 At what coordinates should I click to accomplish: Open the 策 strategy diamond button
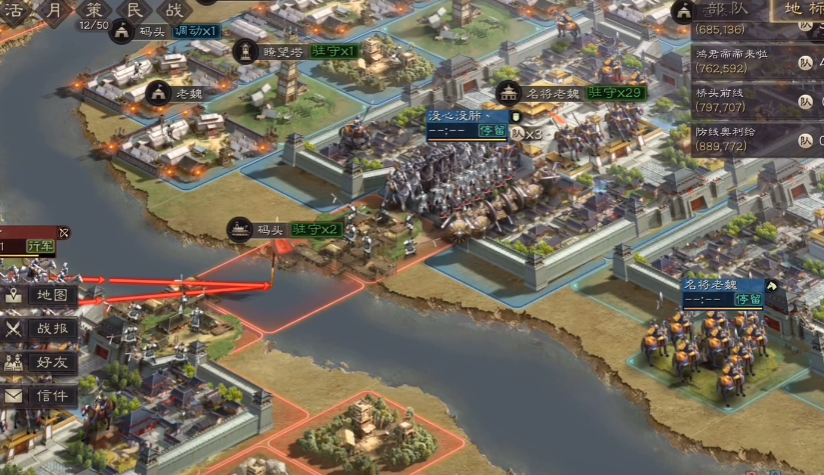pos(95,10)
